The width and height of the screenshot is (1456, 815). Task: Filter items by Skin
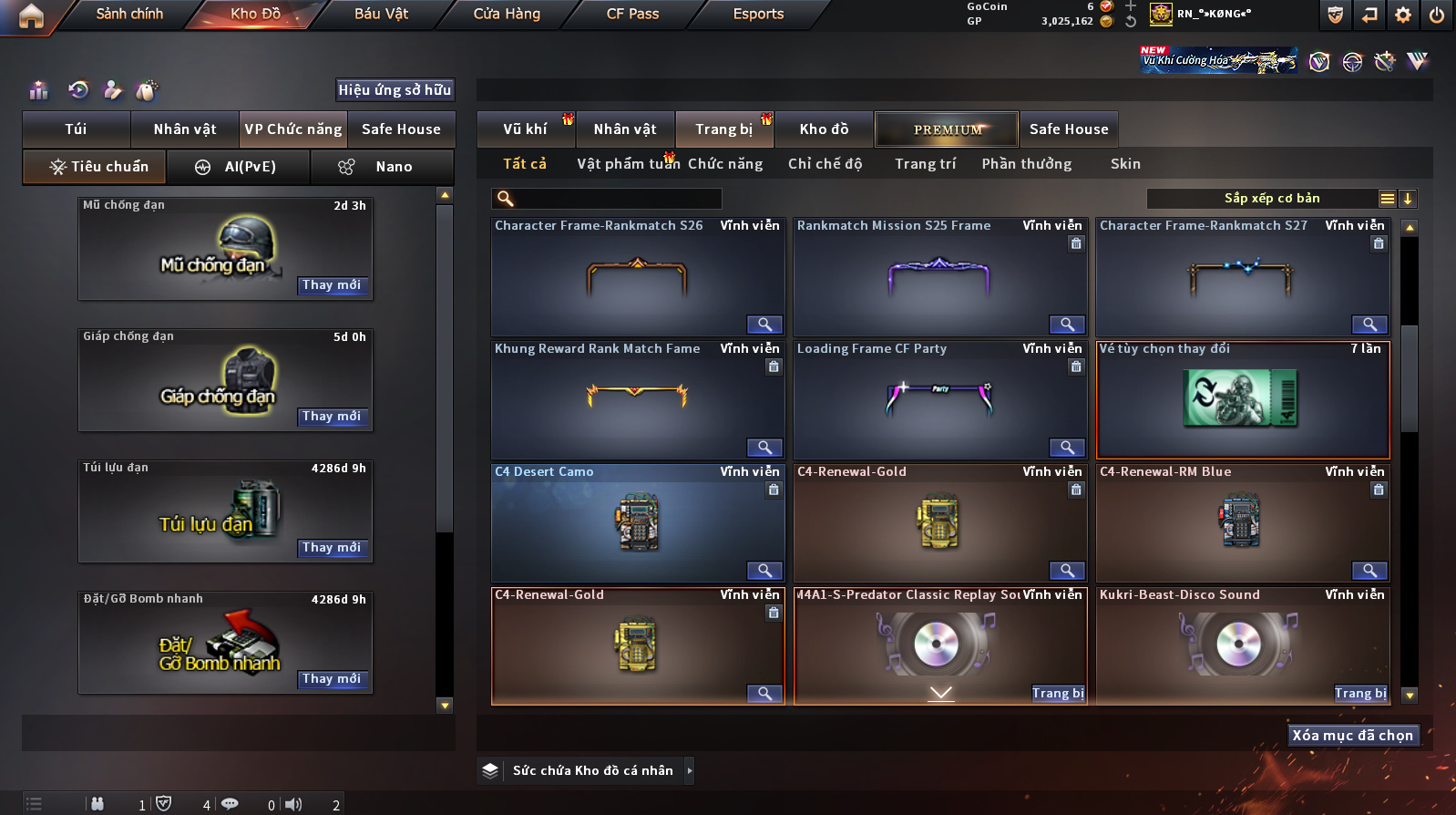pos(1125,164)
